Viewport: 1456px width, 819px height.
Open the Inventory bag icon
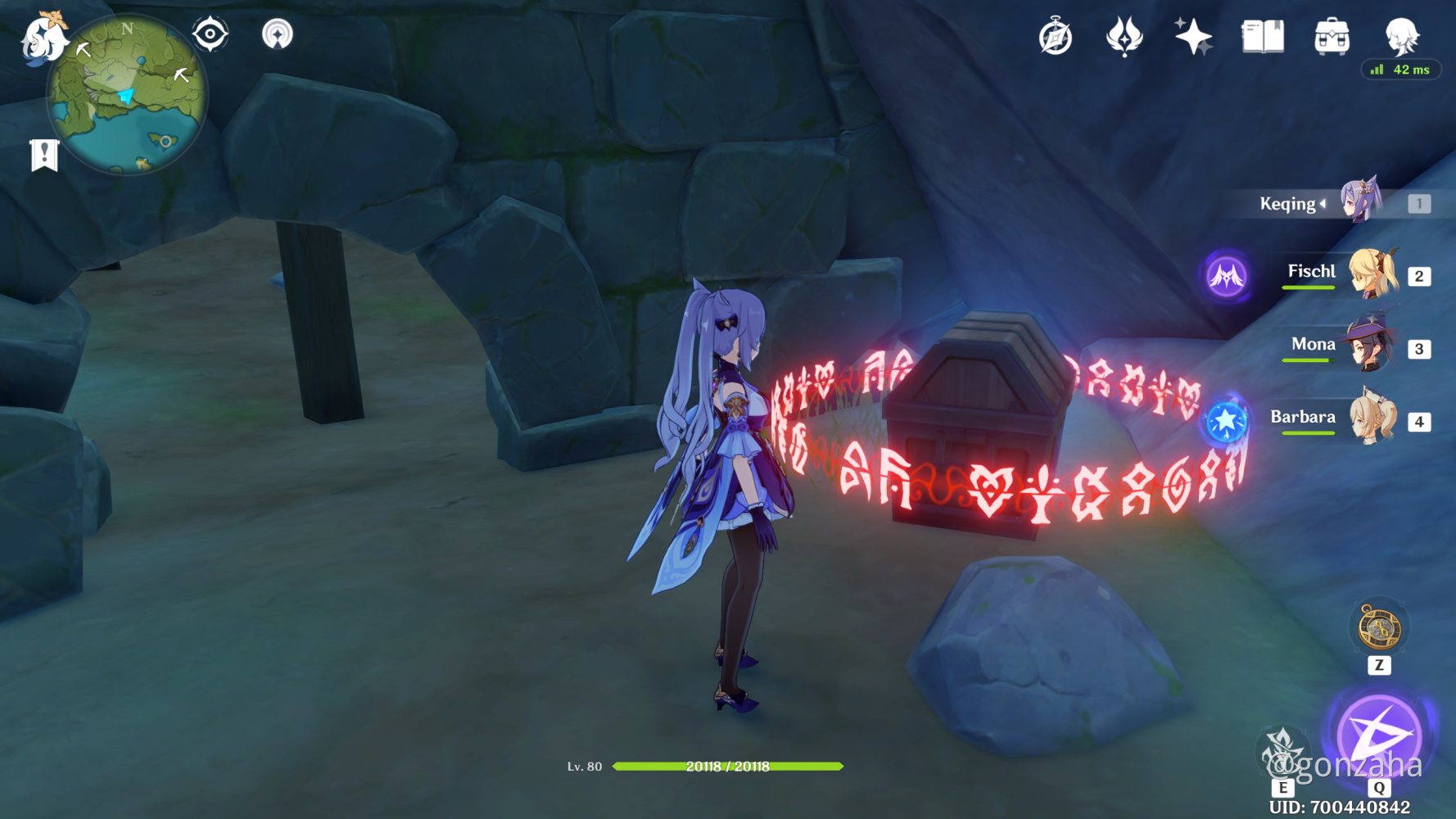coord(1331,36)
